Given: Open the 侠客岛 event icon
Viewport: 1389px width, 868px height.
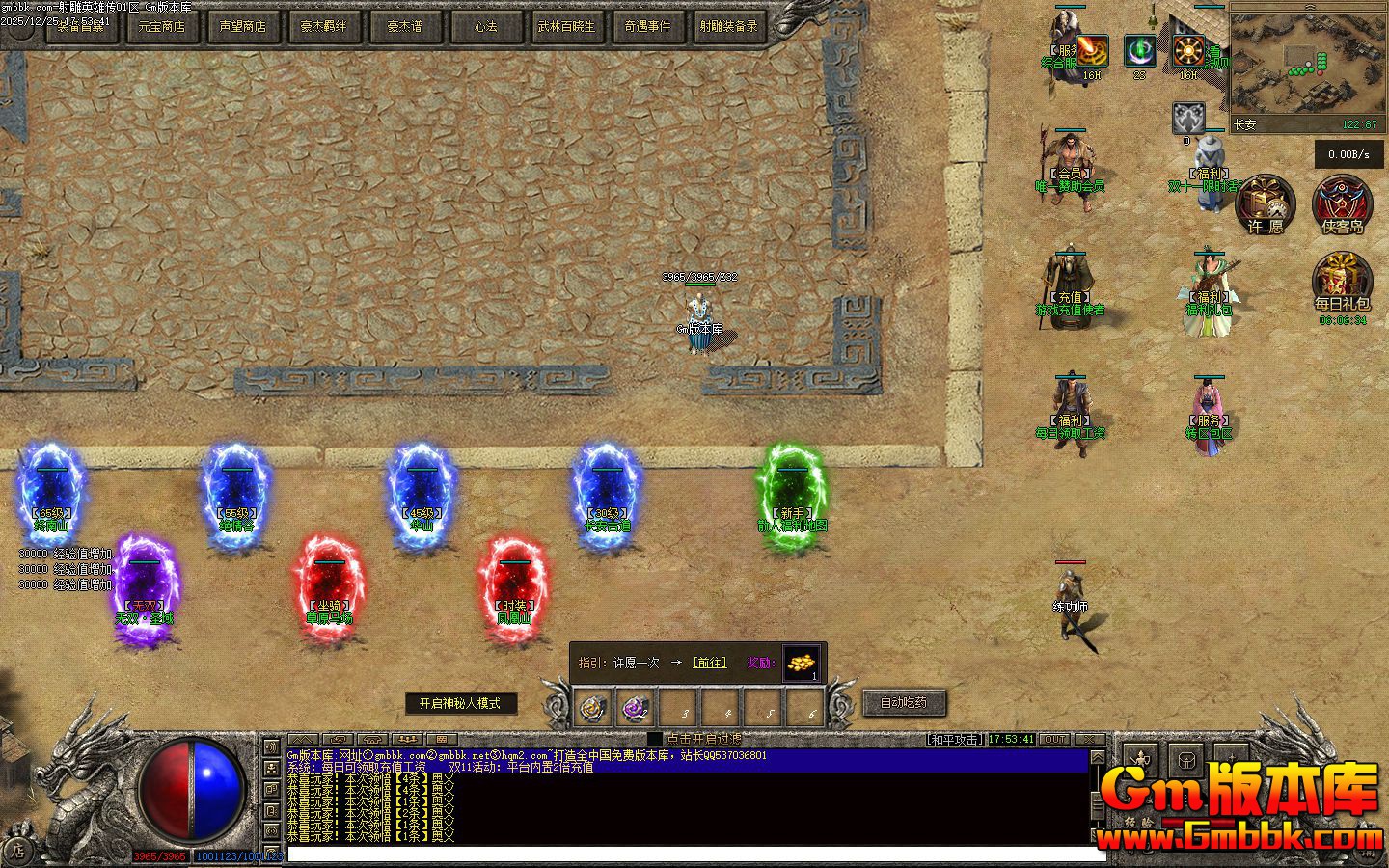Looking at the screenshot, I should (1343, 204).
